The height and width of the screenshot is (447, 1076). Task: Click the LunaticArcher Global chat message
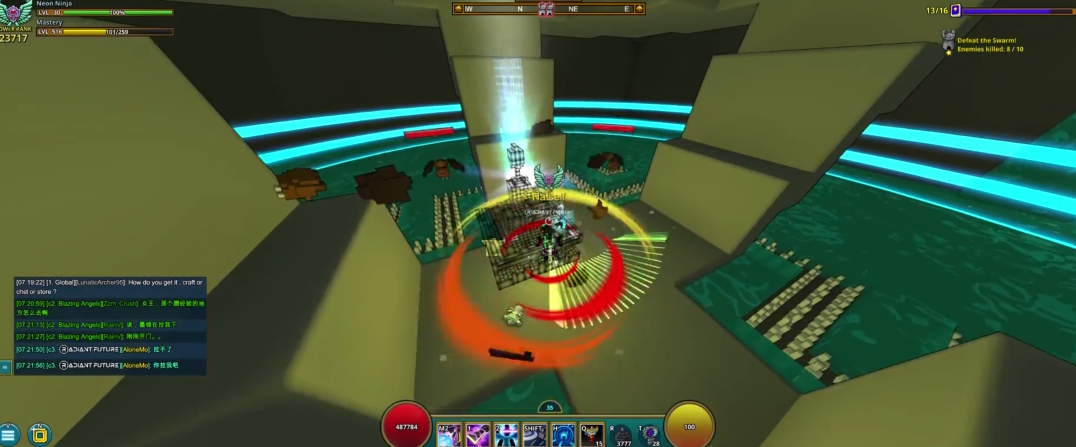pos(110,286)
